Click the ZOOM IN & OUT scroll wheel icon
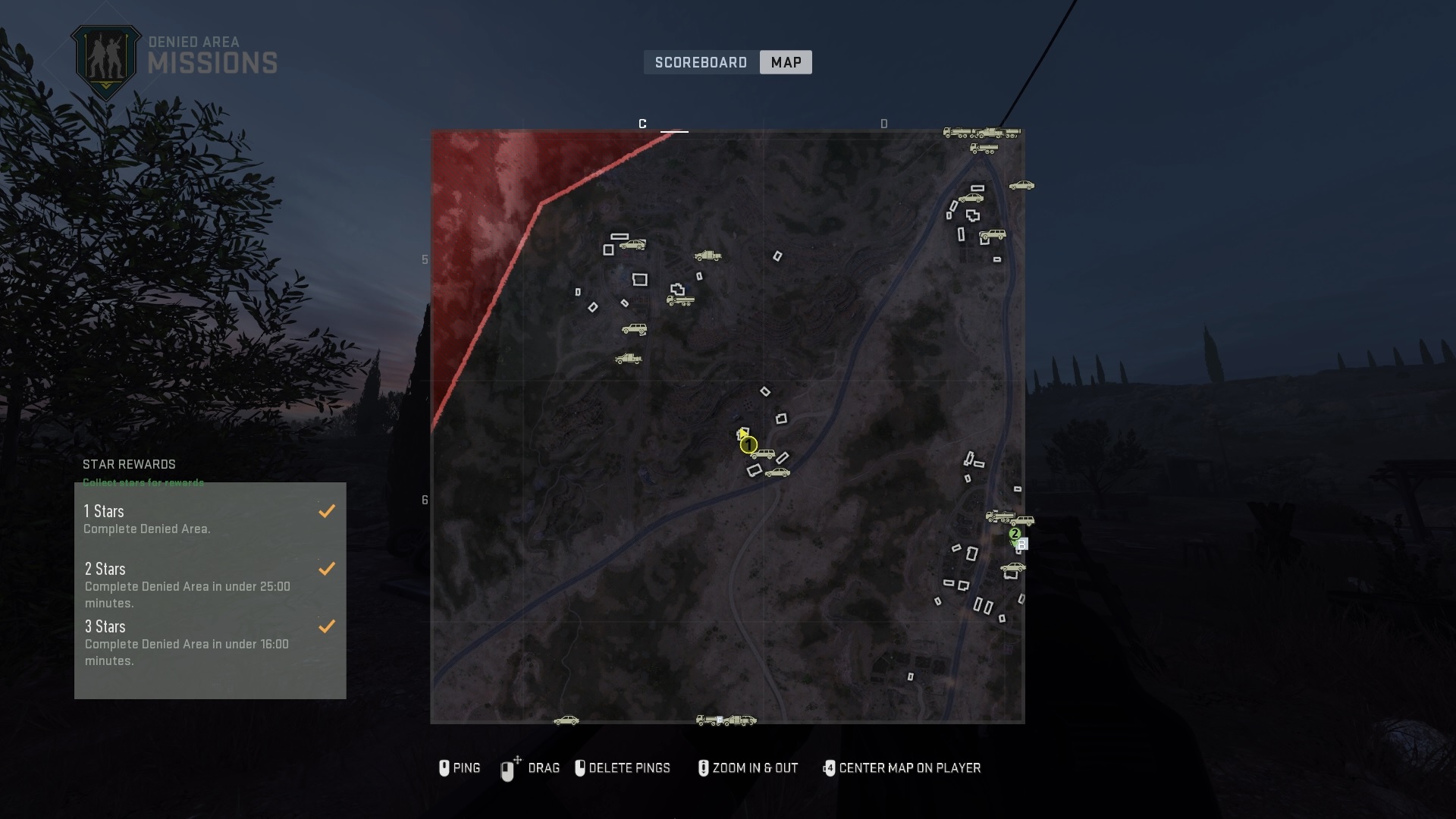 coord(704,768)
